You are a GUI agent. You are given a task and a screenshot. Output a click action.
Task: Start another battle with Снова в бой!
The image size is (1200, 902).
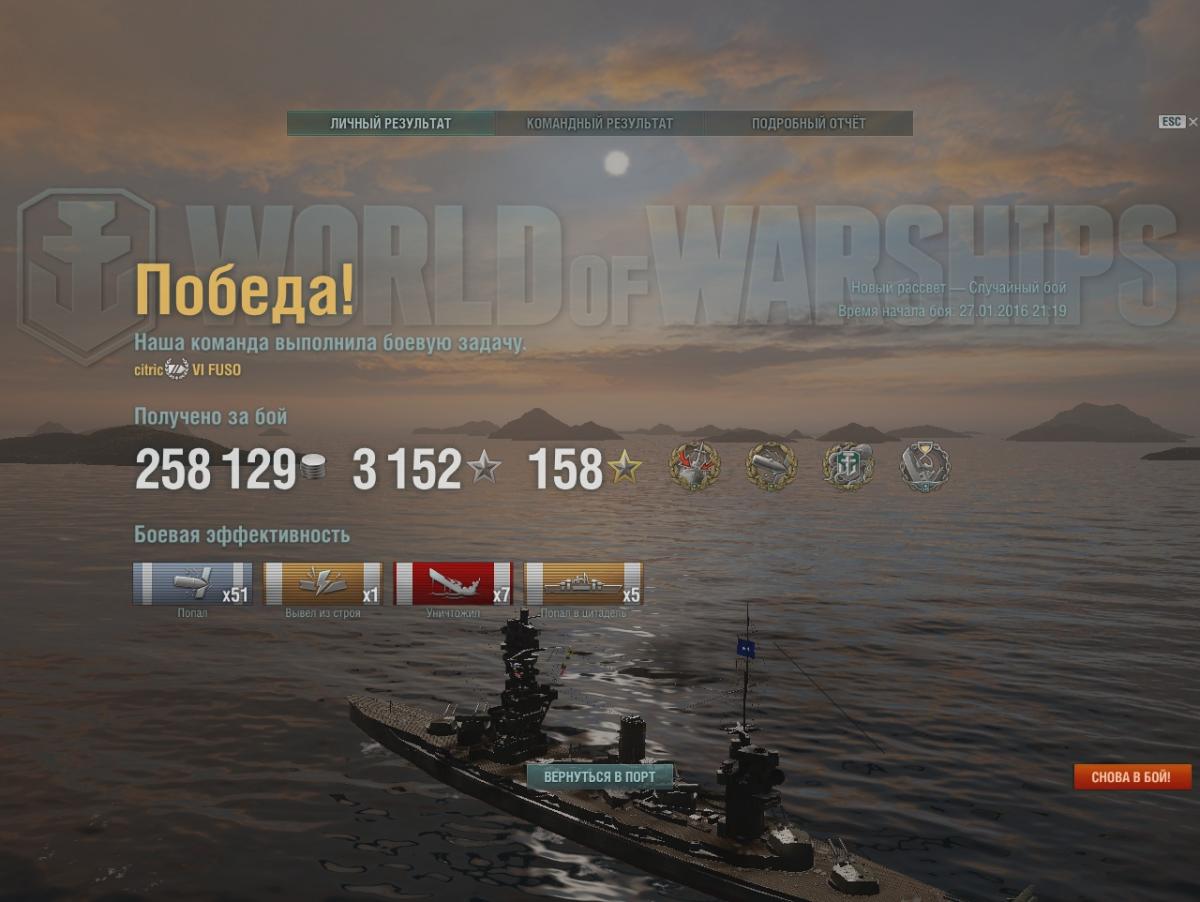click(1132, 777)
